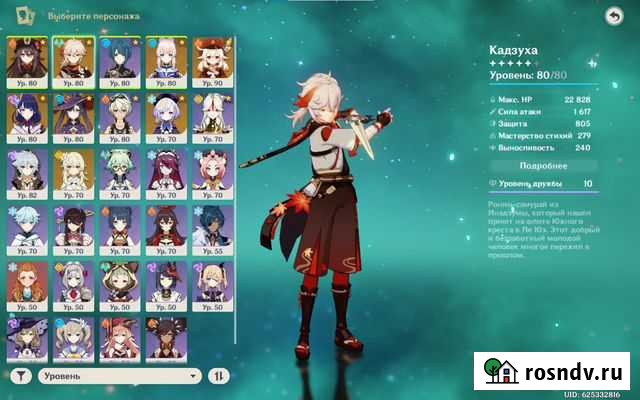Pick the Albedo character tile

point(116,116)
